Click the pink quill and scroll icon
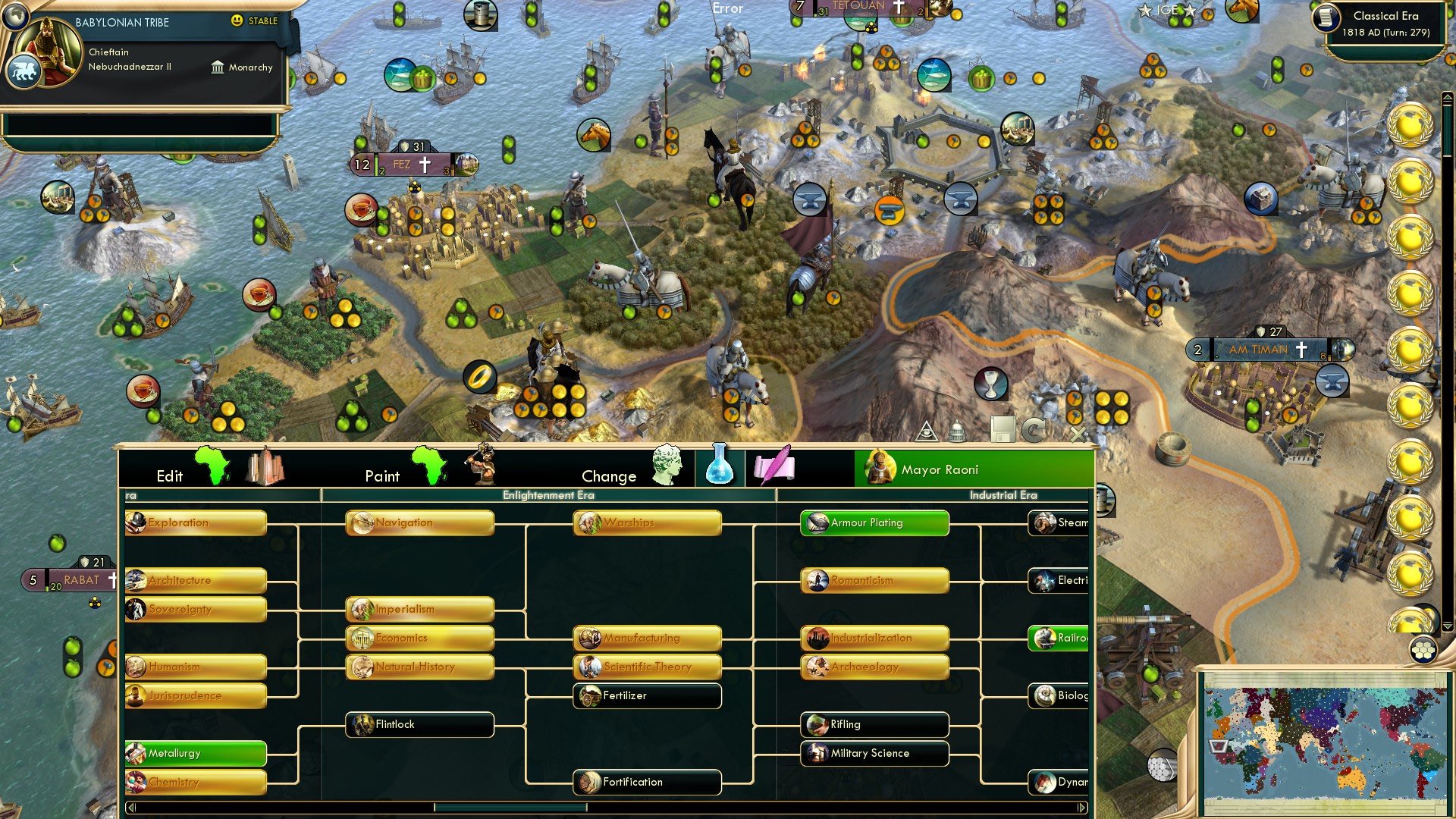Image resolution: width=1456 pixels, height=819 pixels. [x=773, y=469]
